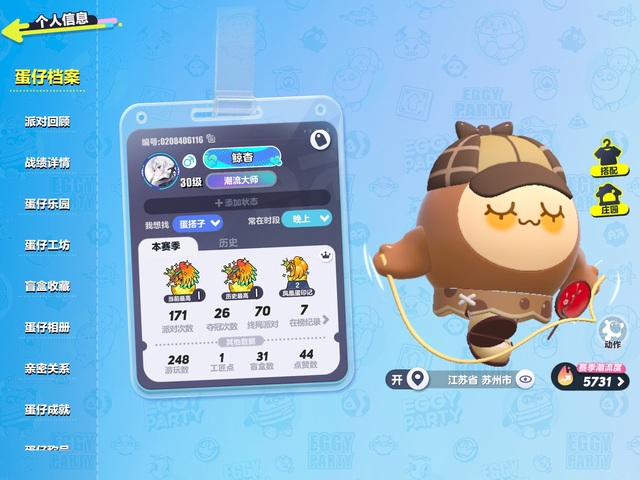Open the 动作 action button
Image resolution: width=640 pixels, height=480 pixels.
coord(611,334)
